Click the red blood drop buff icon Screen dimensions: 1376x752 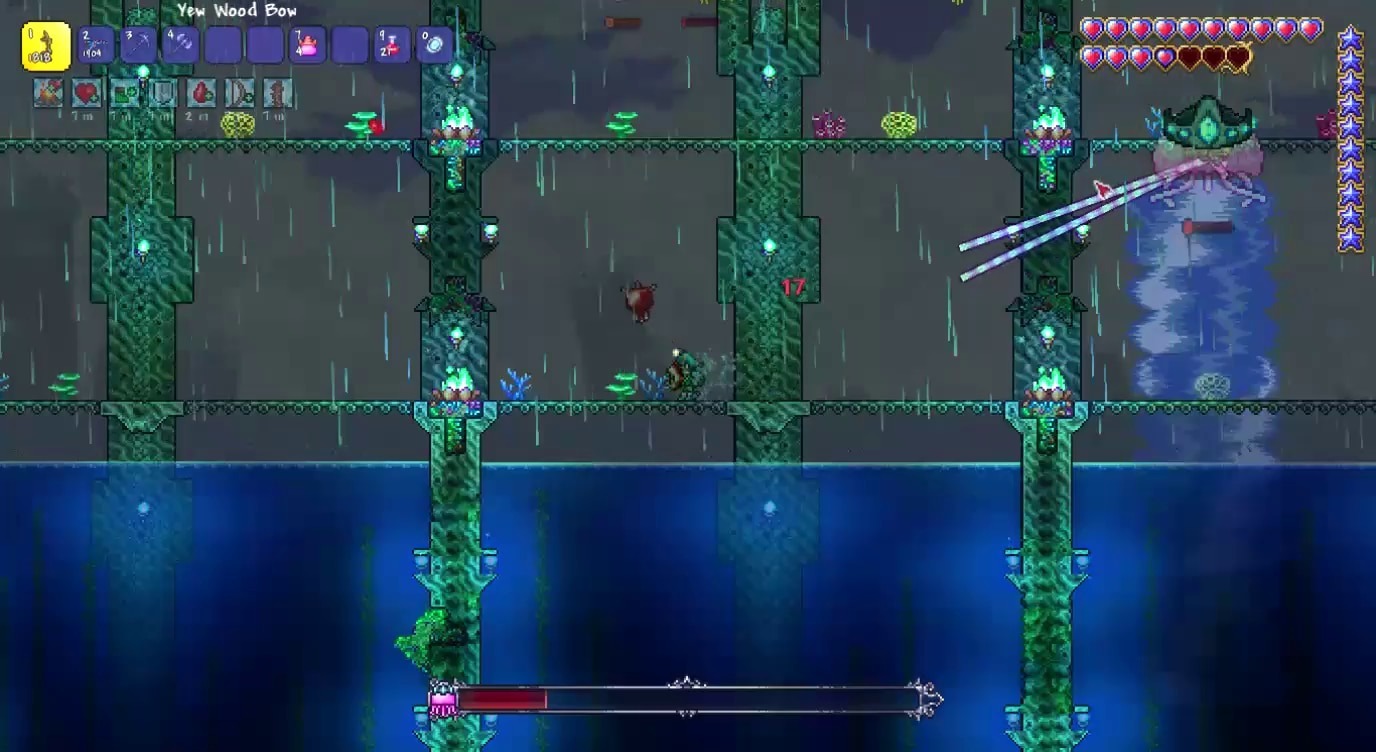click(201, 93)
